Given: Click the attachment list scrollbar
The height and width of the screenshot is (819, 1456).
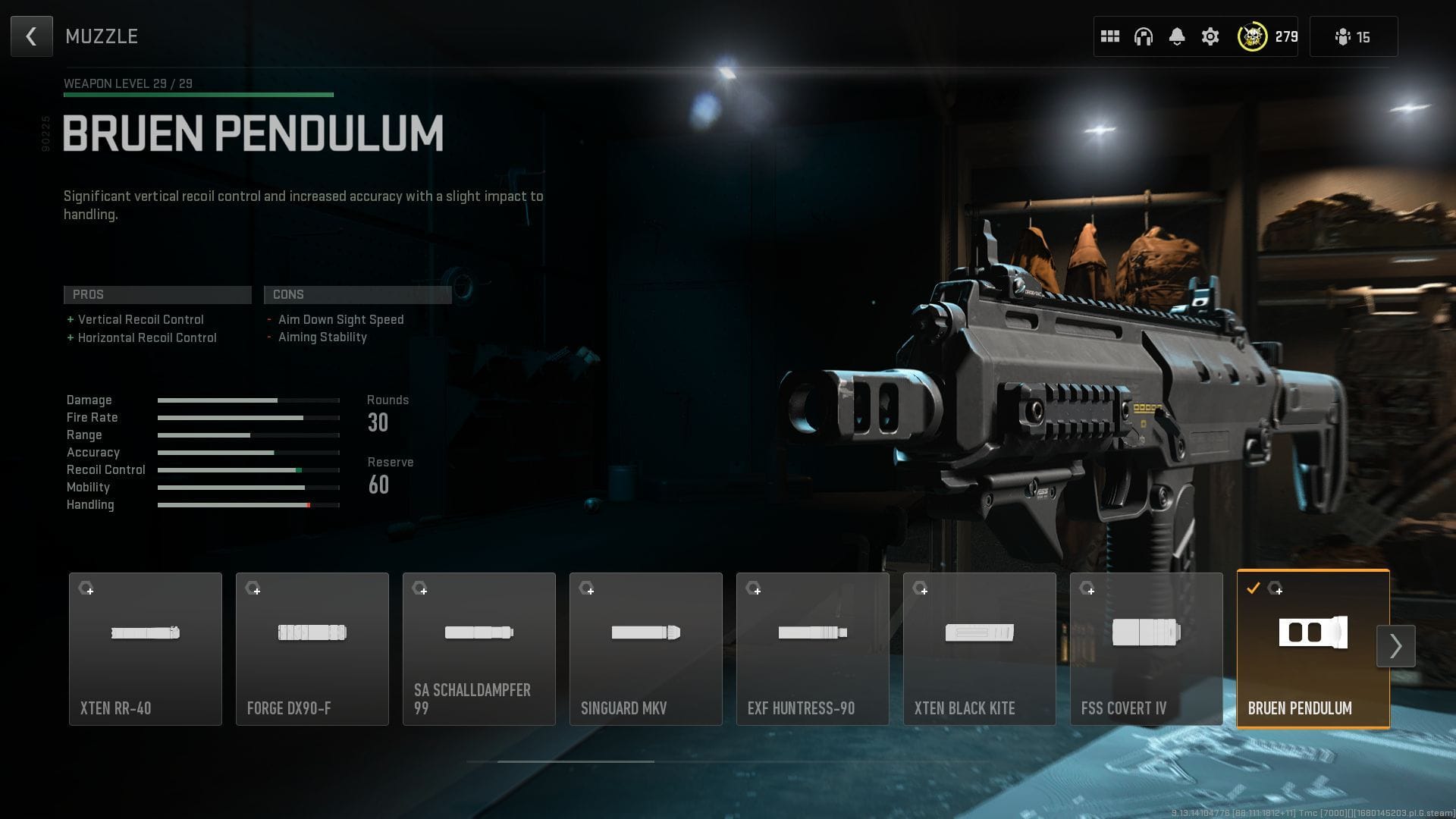Looking at the screenshot, I should click(576, 761).
